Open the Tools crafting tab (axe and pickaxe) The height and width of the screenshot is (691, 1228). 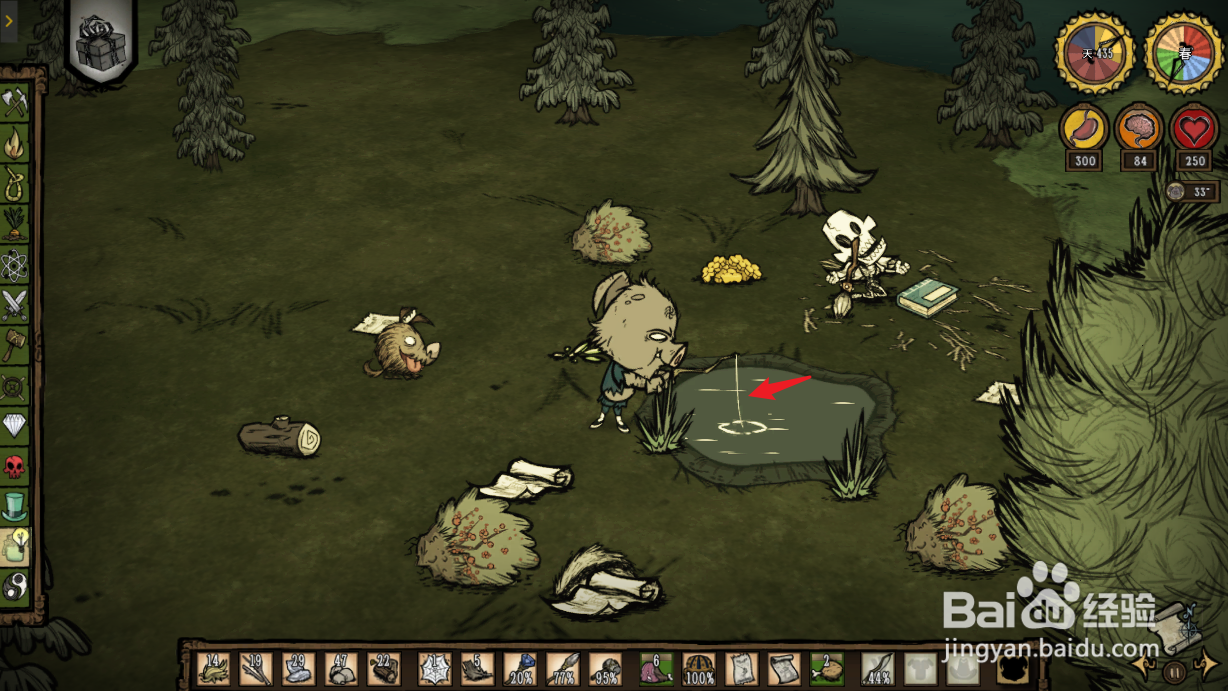(x=15, y=101)
